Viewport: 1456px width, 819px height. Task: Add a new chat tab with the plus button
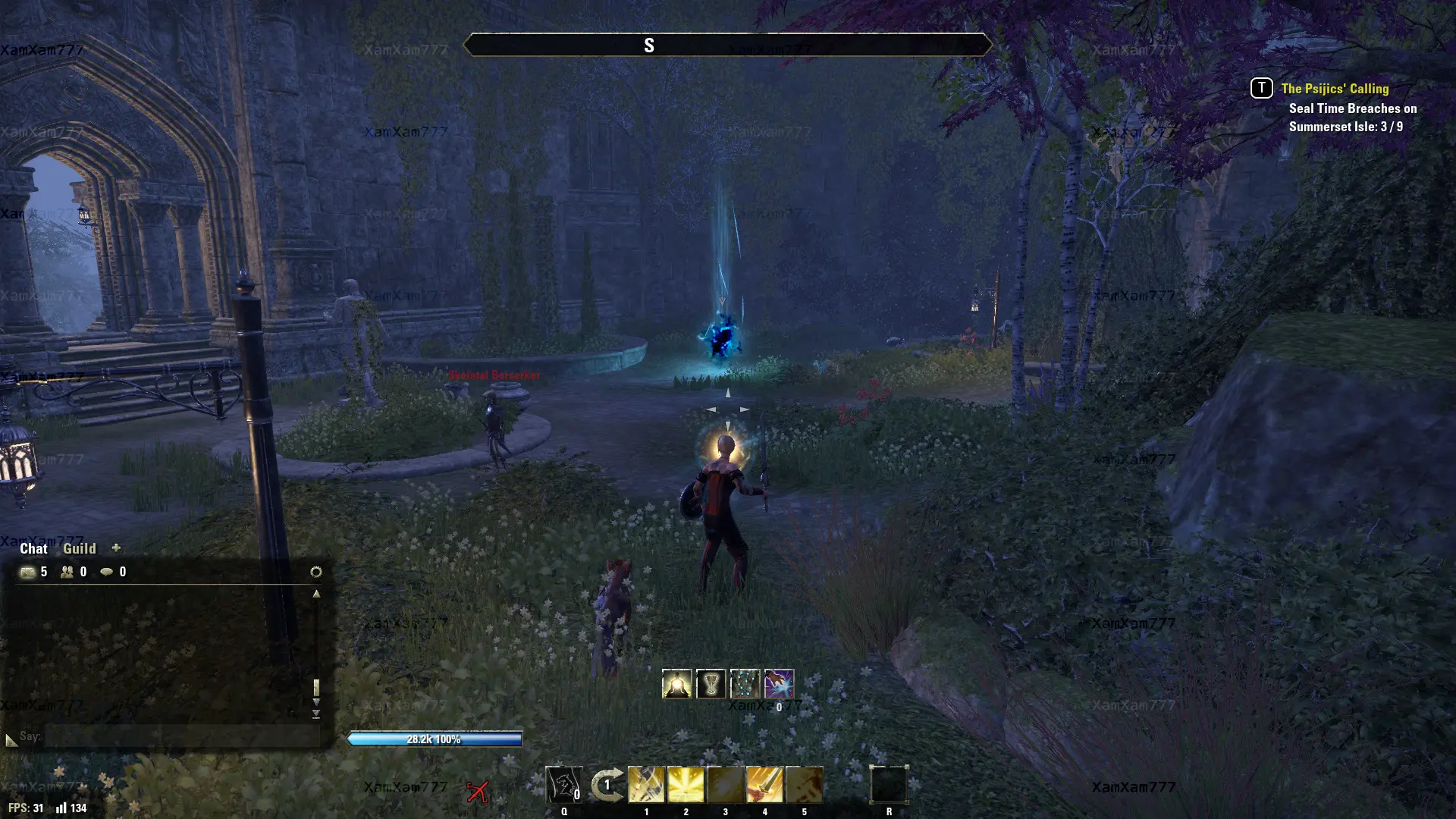[116, 548]
